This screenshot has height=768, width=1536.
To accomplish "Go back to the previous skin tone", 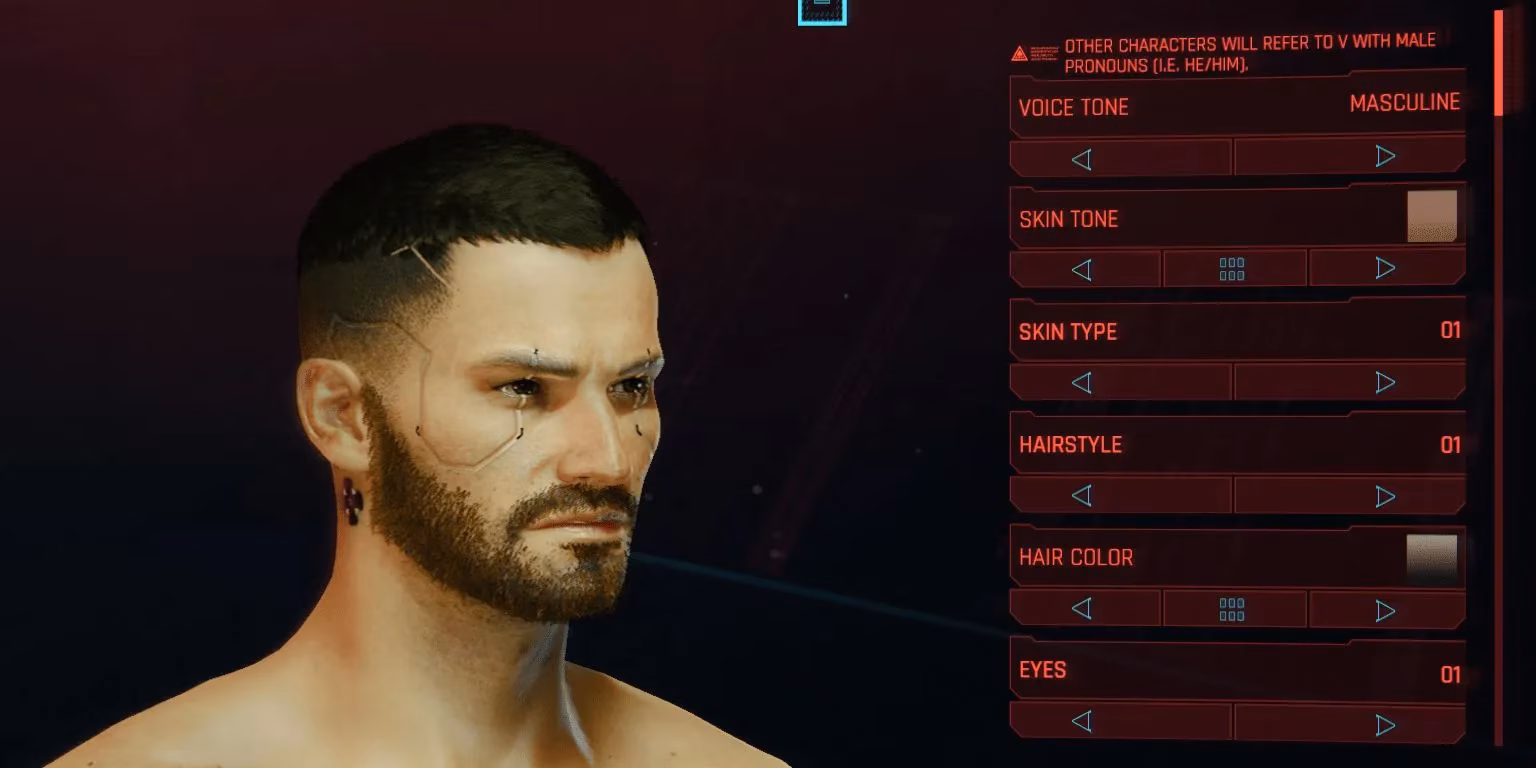I will pyautogui.click(x=1084, y=268).
